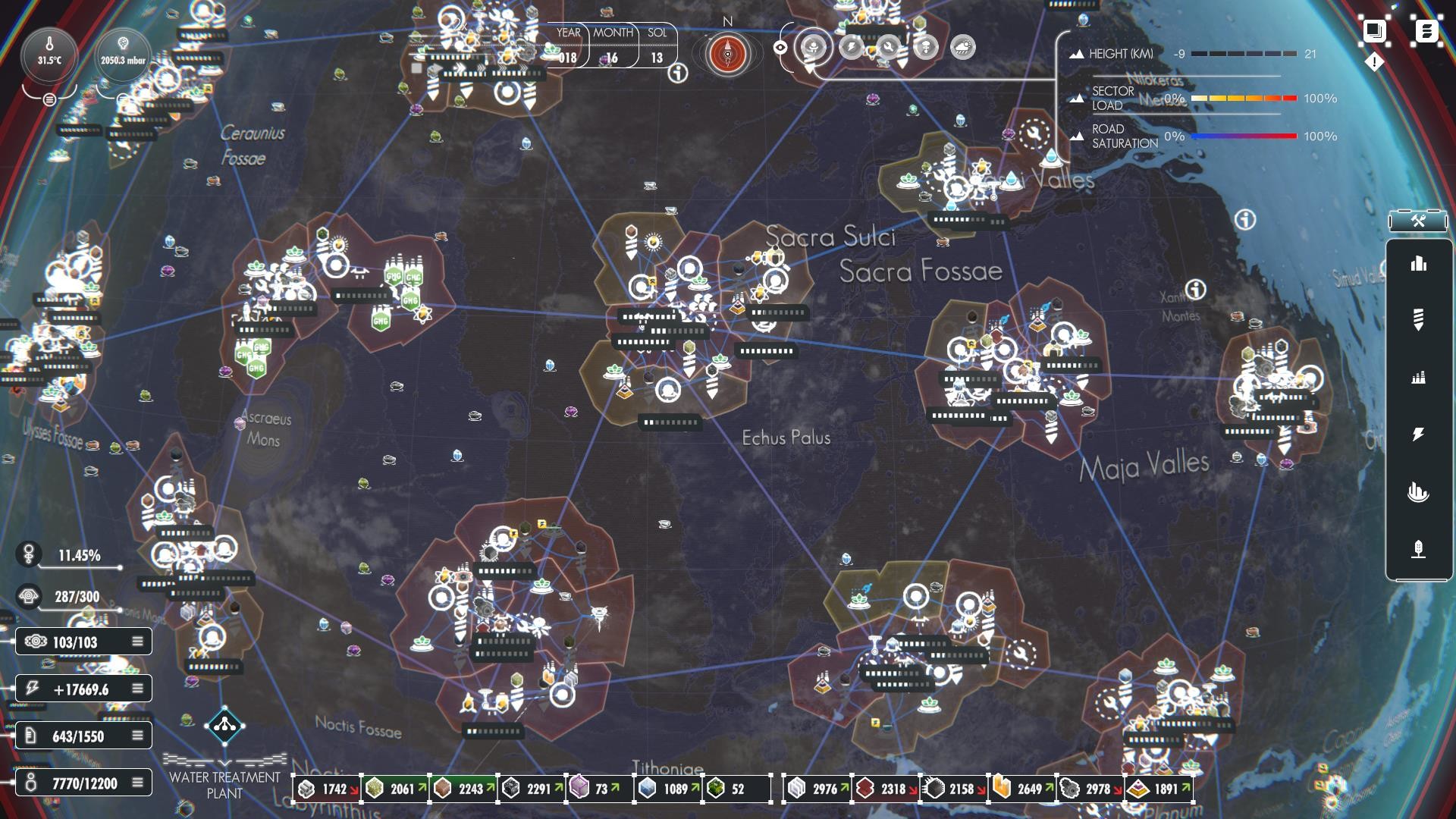Open the factory production overlay icon
The height and width of the screenshot is (819, 1456).
tap(1419, 376)
